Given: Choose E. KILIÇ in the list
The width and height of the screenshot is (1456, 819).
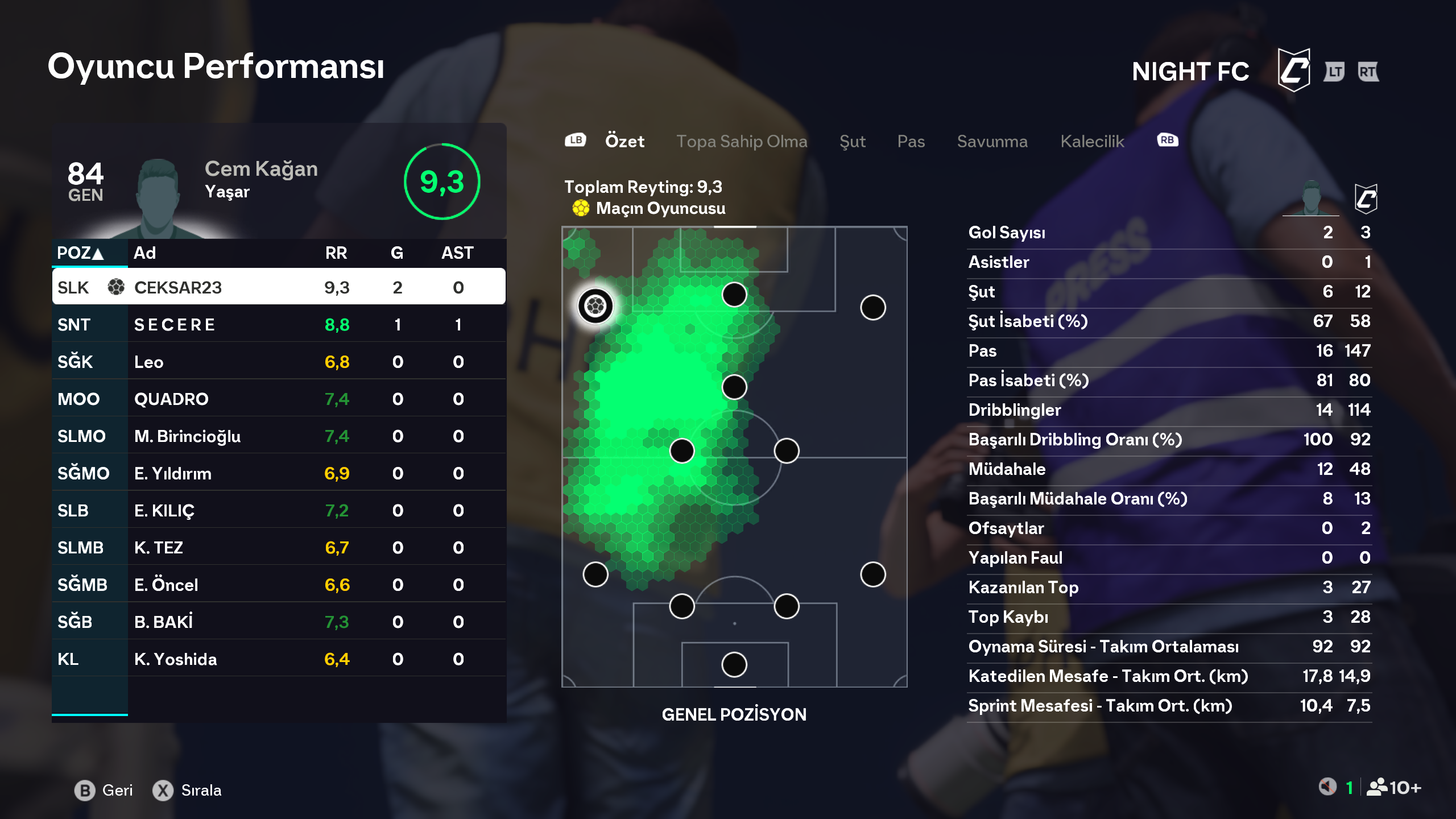Looking at the screenshot, I should coord(279,510).
